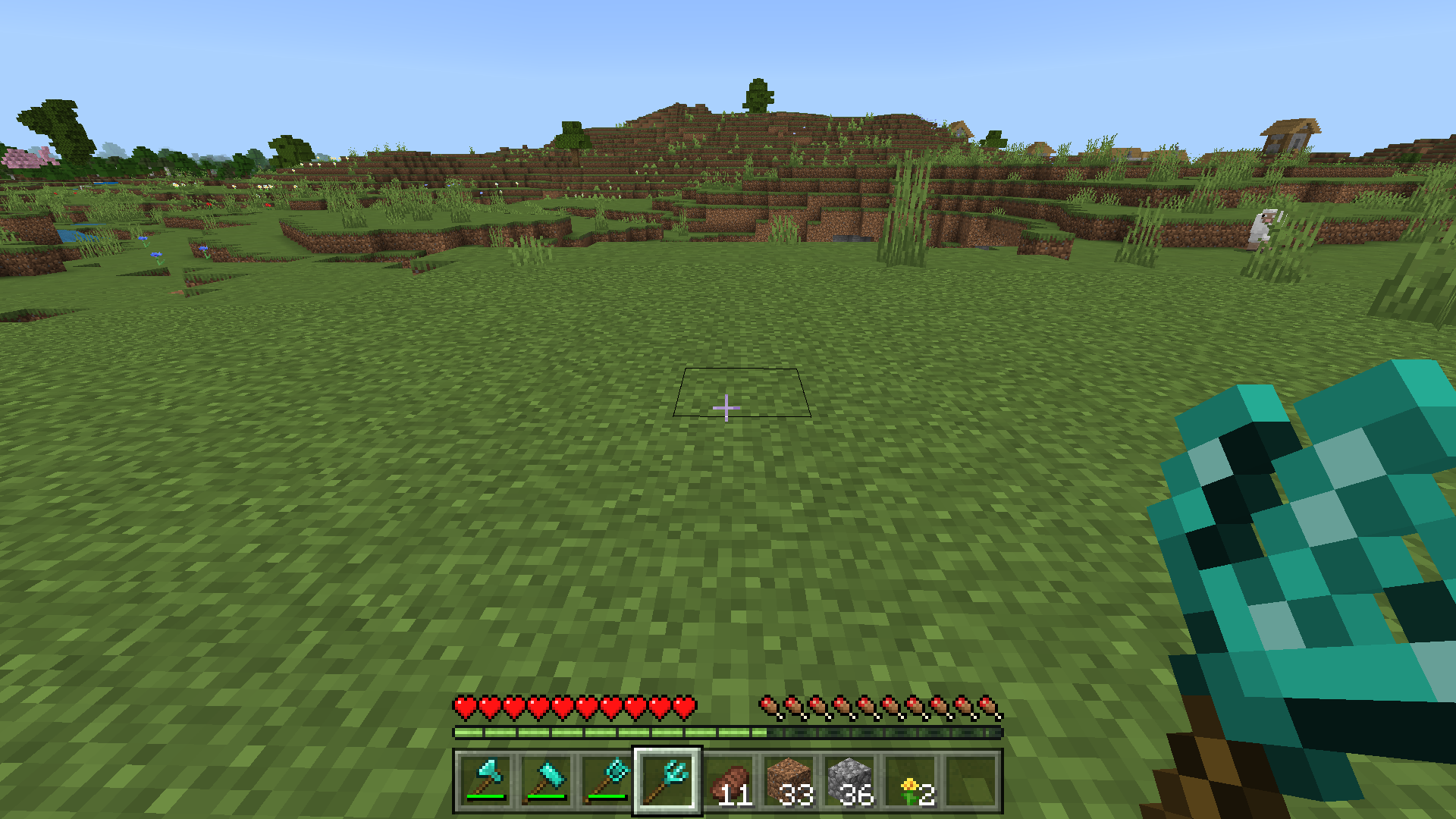The height and width of the screenshot is (819, 1456).
Task: Click the leftmost health heart
Action: tap(464, 706)
